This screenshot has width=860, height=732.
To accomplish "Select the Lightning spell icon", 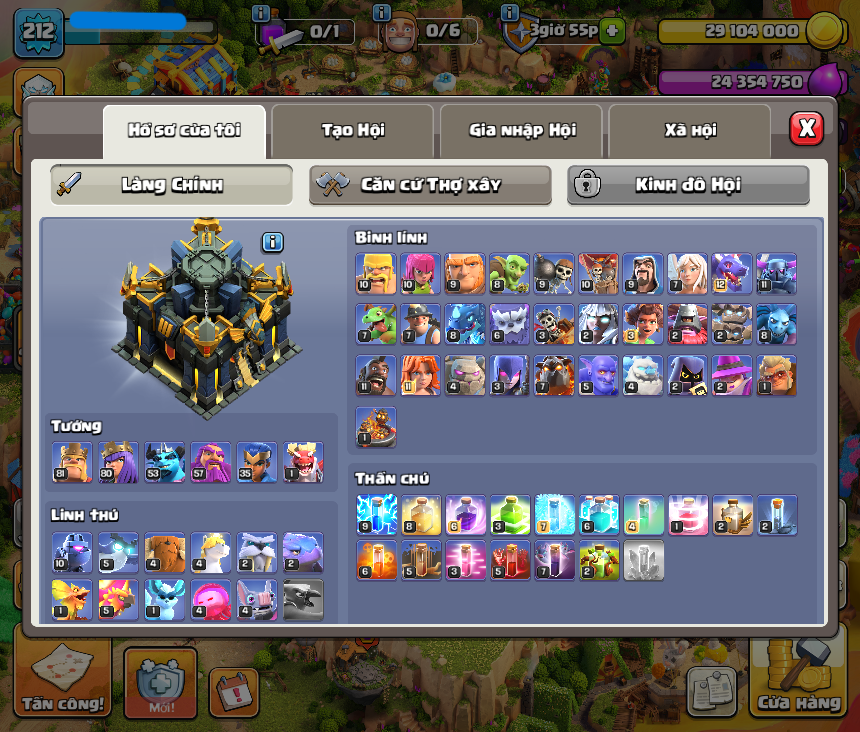I will coord(376,513).
